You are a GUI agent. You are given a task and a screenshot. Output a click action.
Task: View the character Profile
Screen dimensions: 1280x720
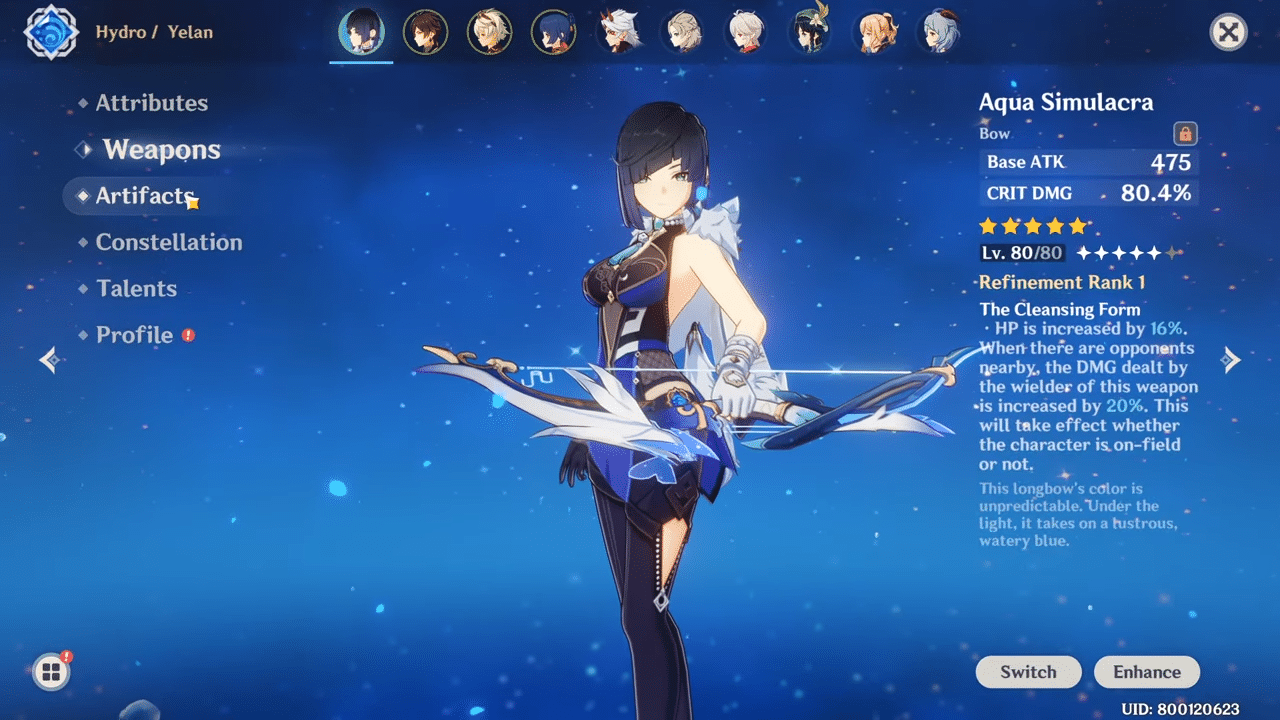(x=134, y=335)
